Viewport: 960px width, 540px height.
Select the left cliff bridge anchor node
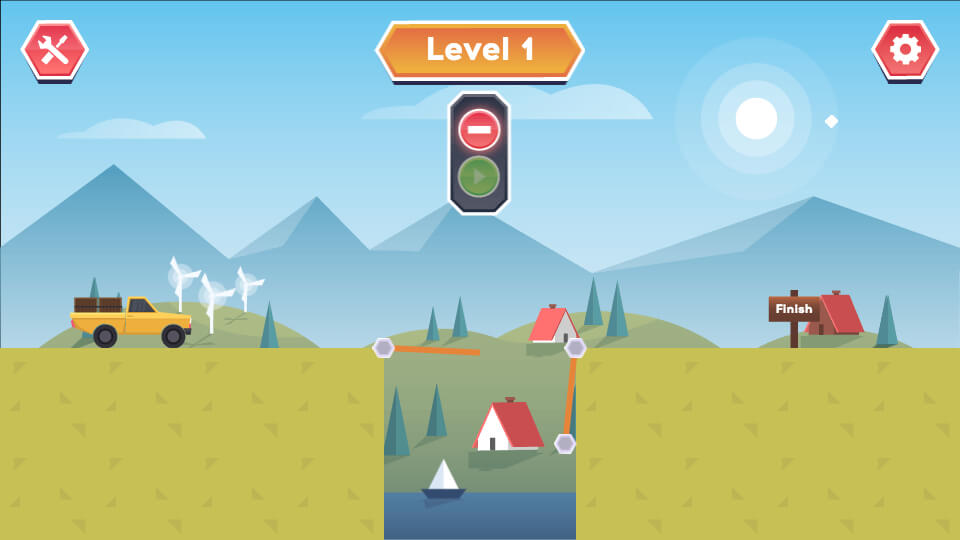point(383,348)
